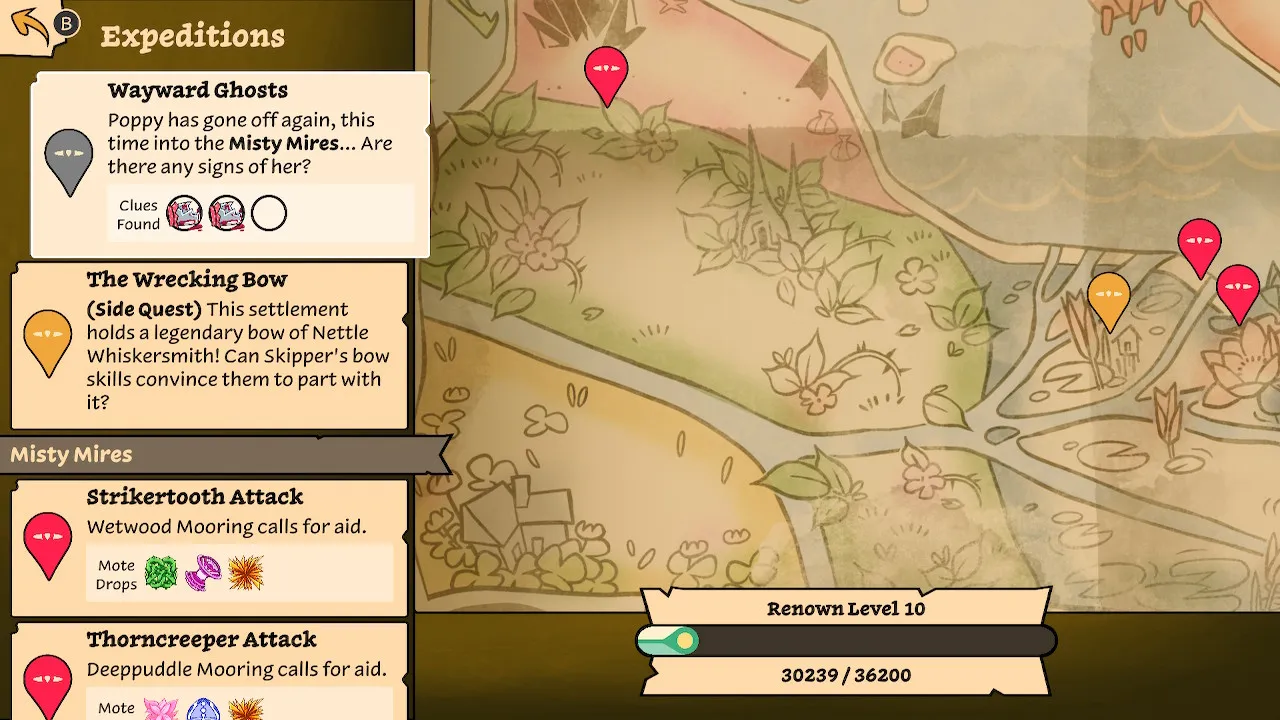Choose The Wrecking Bow side quest

(210, 346)
